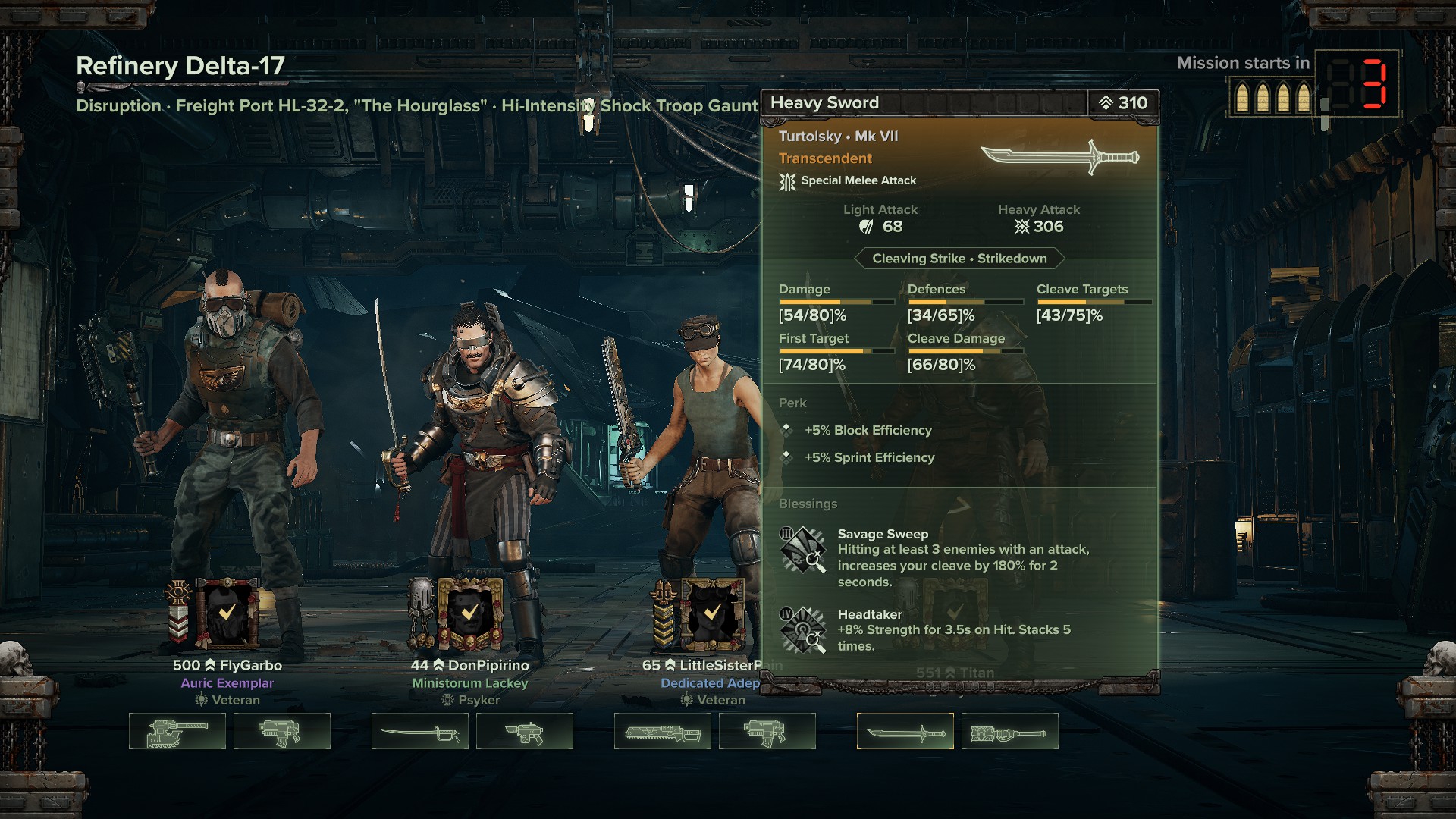Open LittleSisterPain's player portrait
Image resolution: width=1456 pixels, height=819 pixels.
coord(712,613)
